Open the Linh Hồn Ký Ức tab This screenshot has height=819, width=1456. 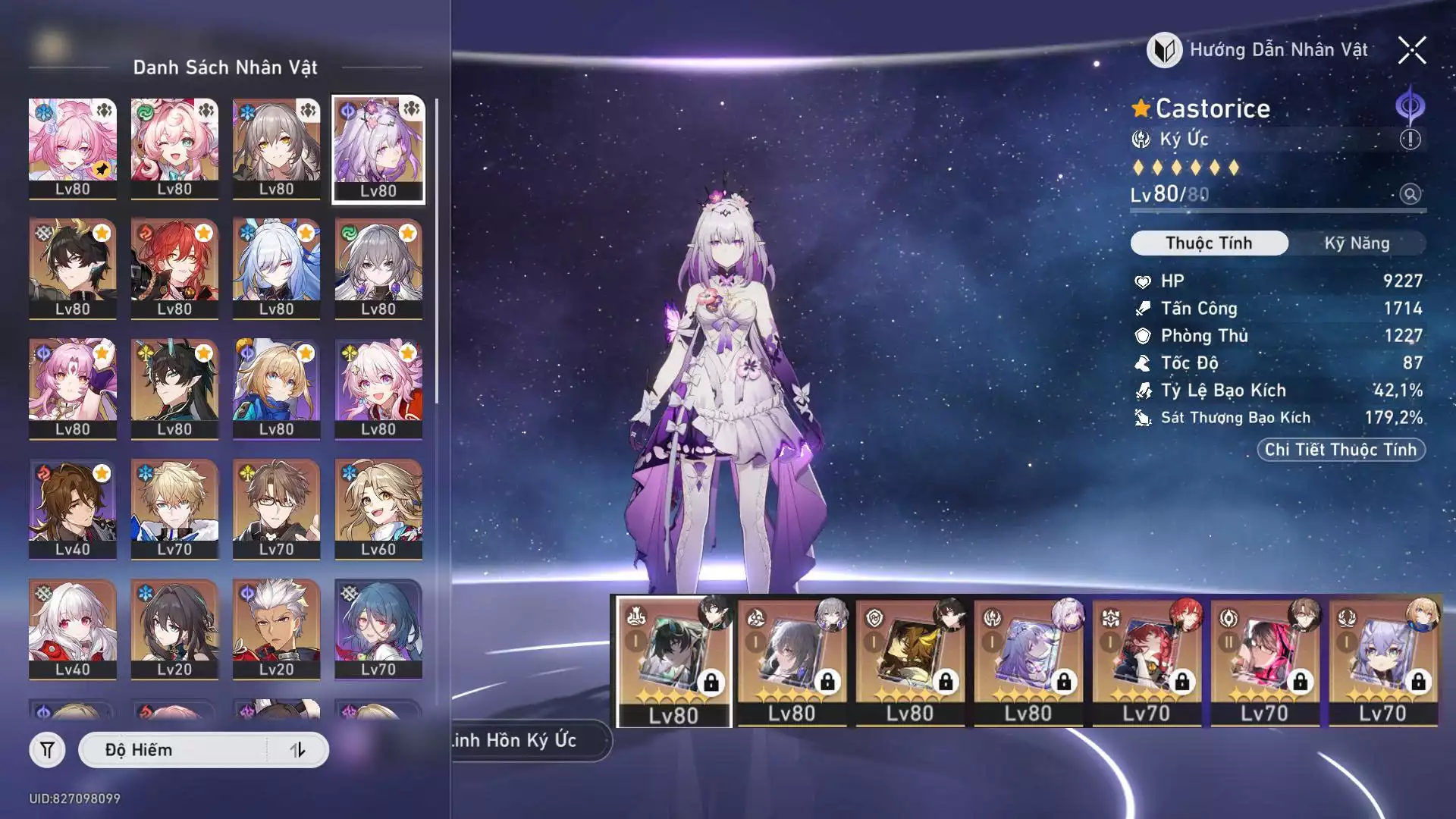(x=523, y=740)
